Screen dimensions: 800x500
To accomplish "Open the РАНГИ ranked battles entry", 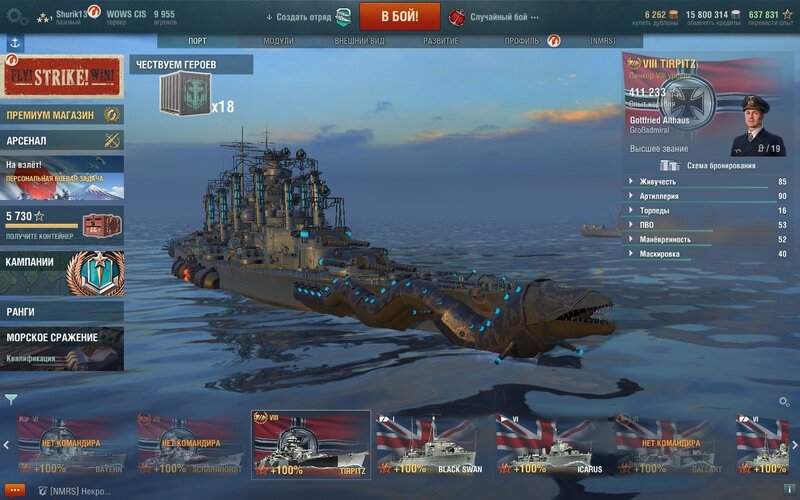I will [x=62, y=312].
